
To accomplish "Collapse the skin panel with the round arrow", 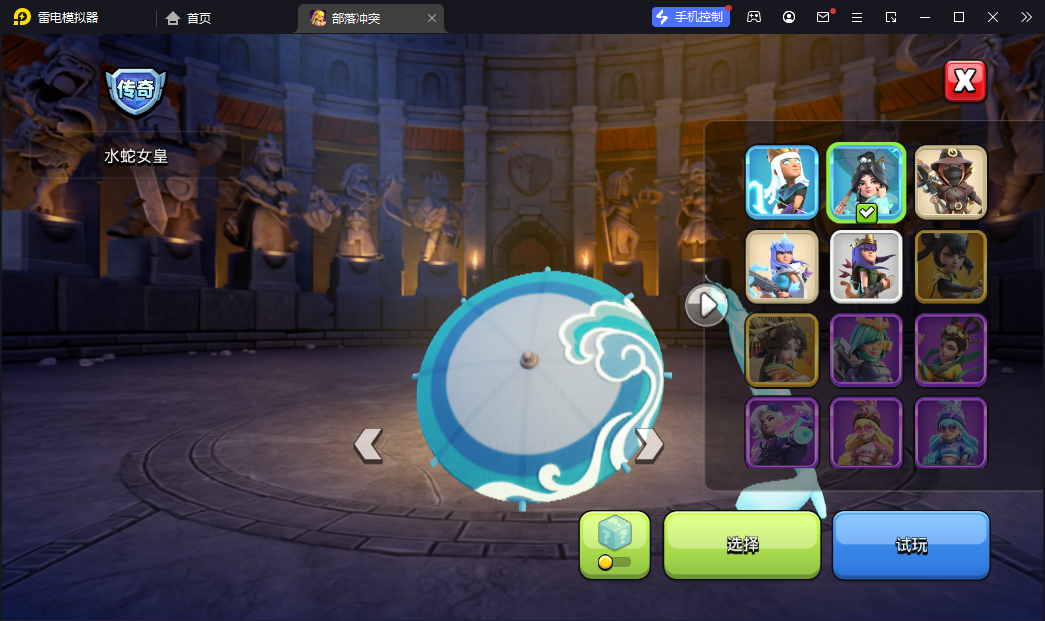I will point(706,305).
